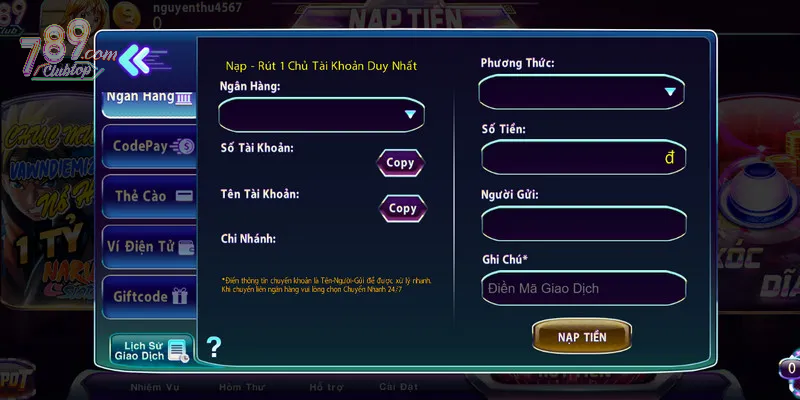Select the Ghi Chú transaction code field
Image resolution: width=800 pixels, height=400 pixels.
point(582,288)
